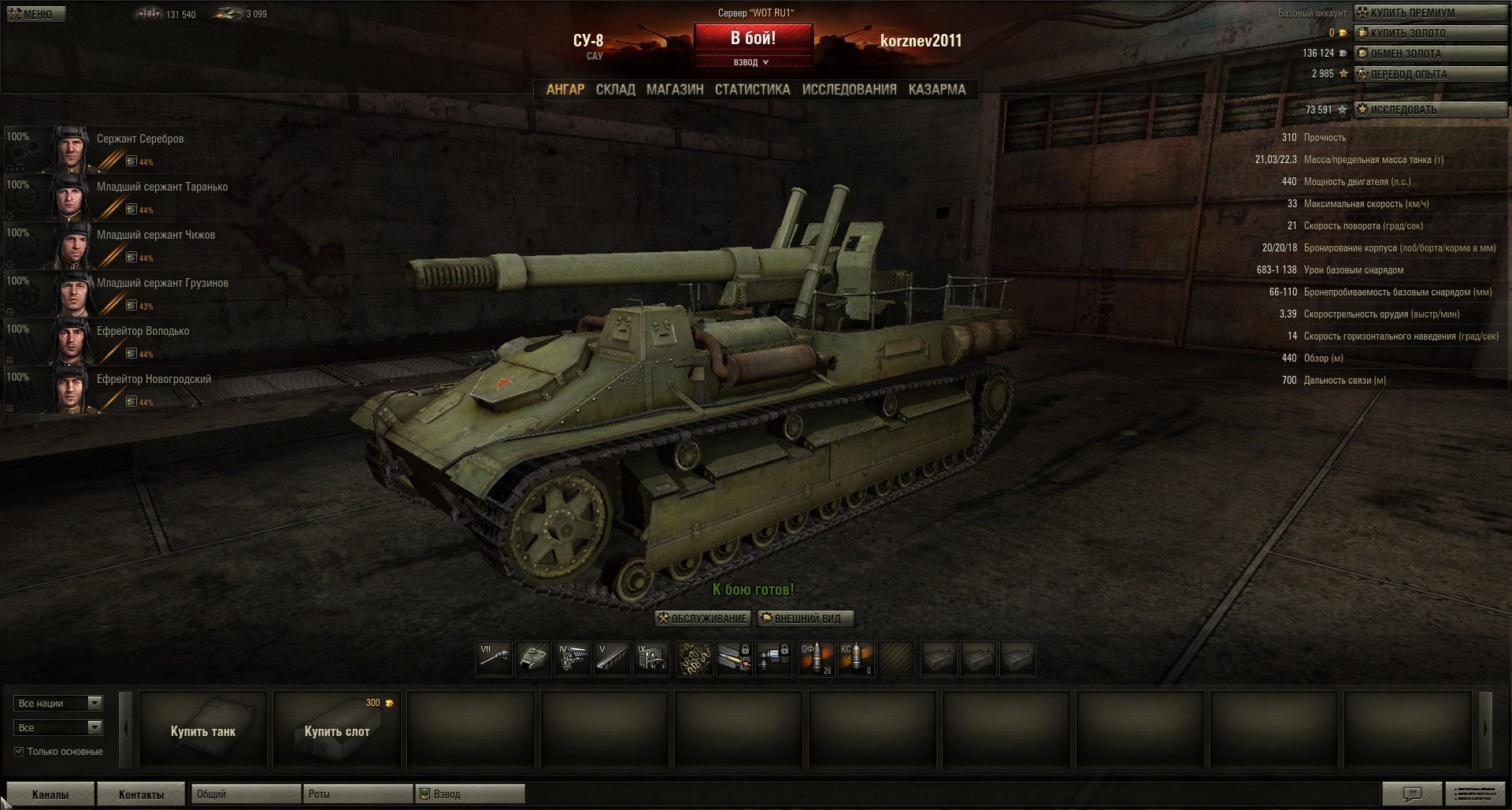The height and width of the screenshot is (810, 1512).
Task: Open ВНЕШНИЙ ВИД customization
Action: 806,619
